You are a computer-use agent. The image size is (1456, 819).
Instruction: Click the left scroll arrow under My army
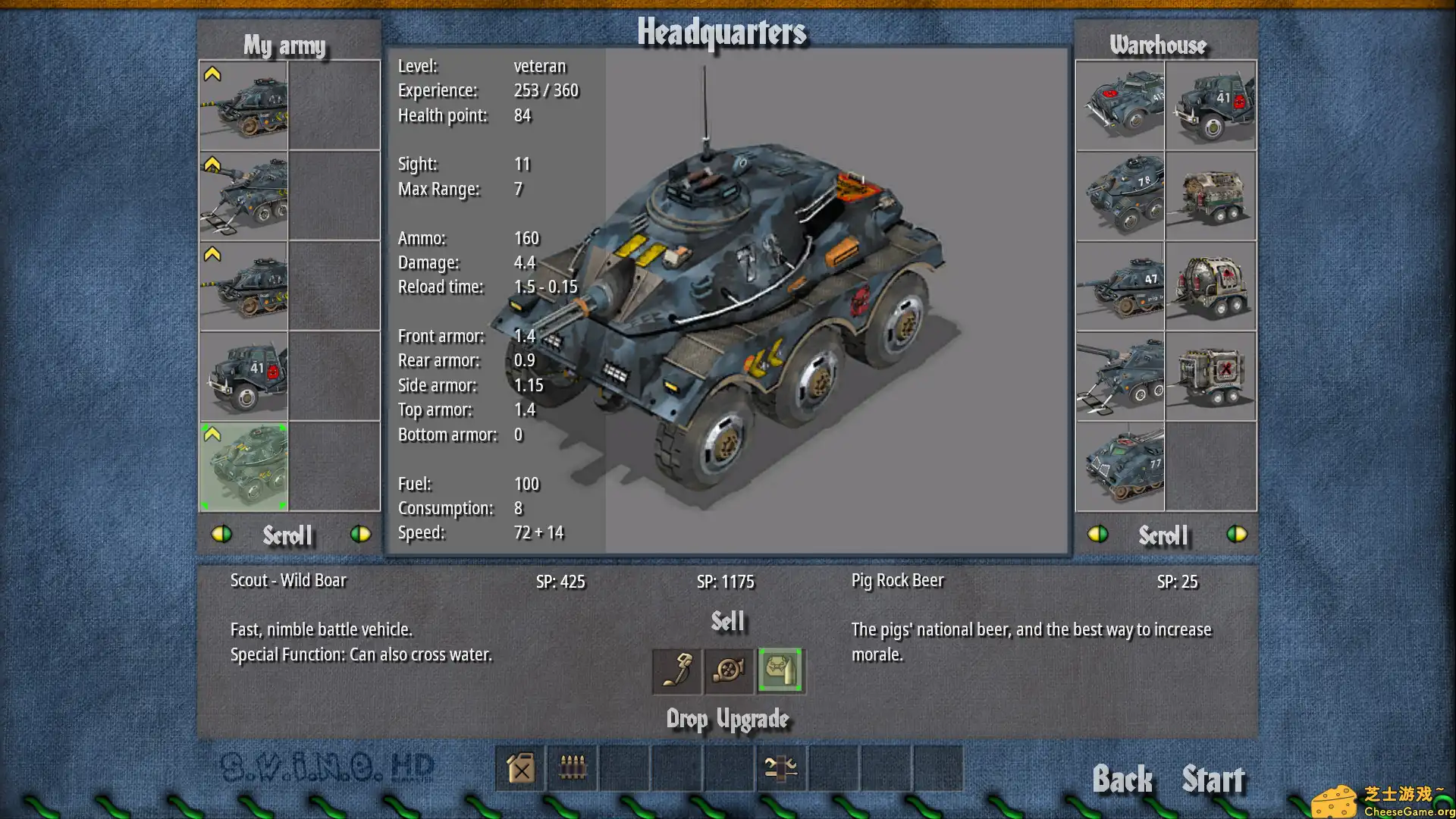pos(221,535)
